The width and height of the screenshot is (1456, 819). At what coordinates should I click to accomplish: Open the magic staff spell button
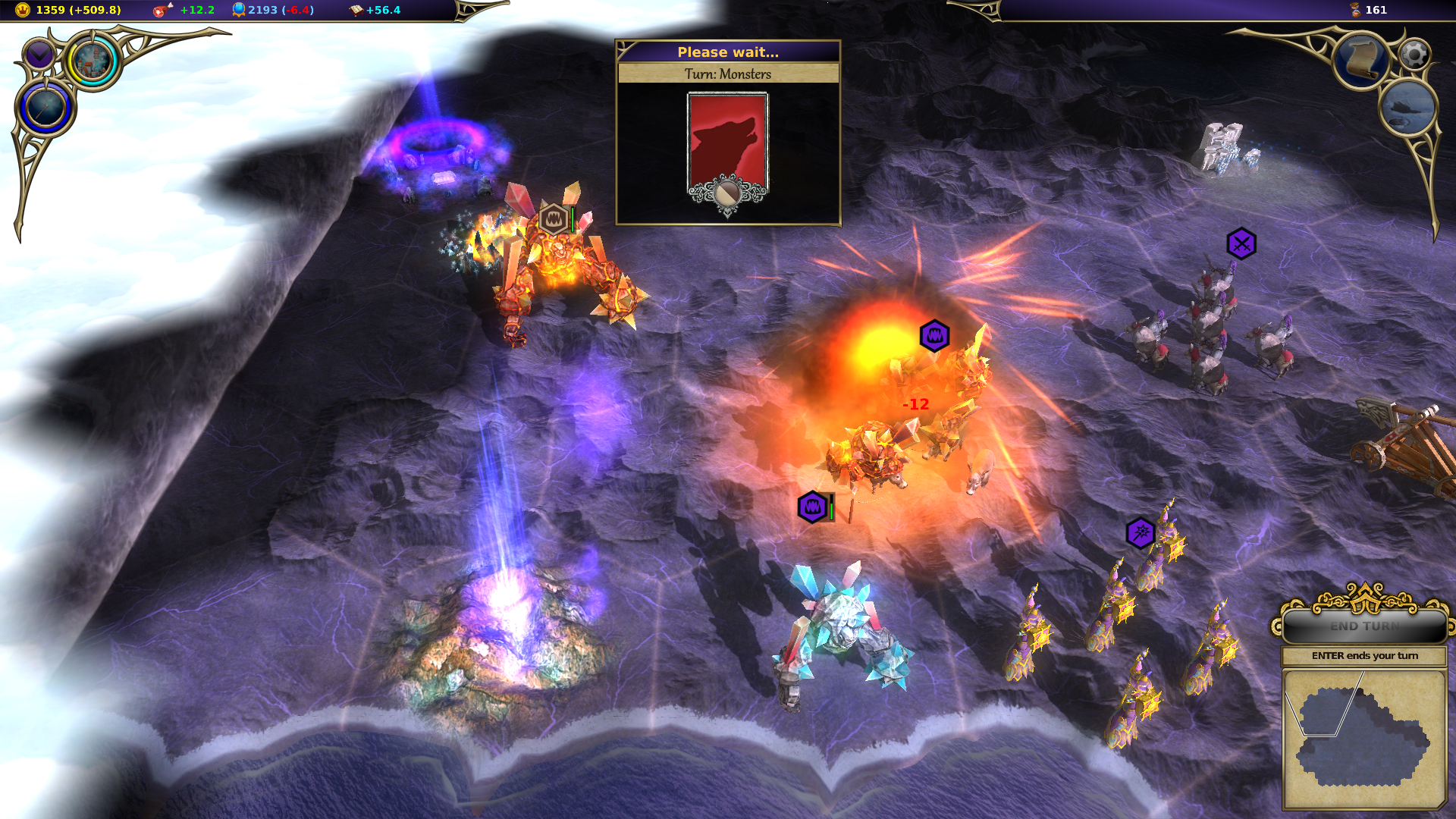45,107
